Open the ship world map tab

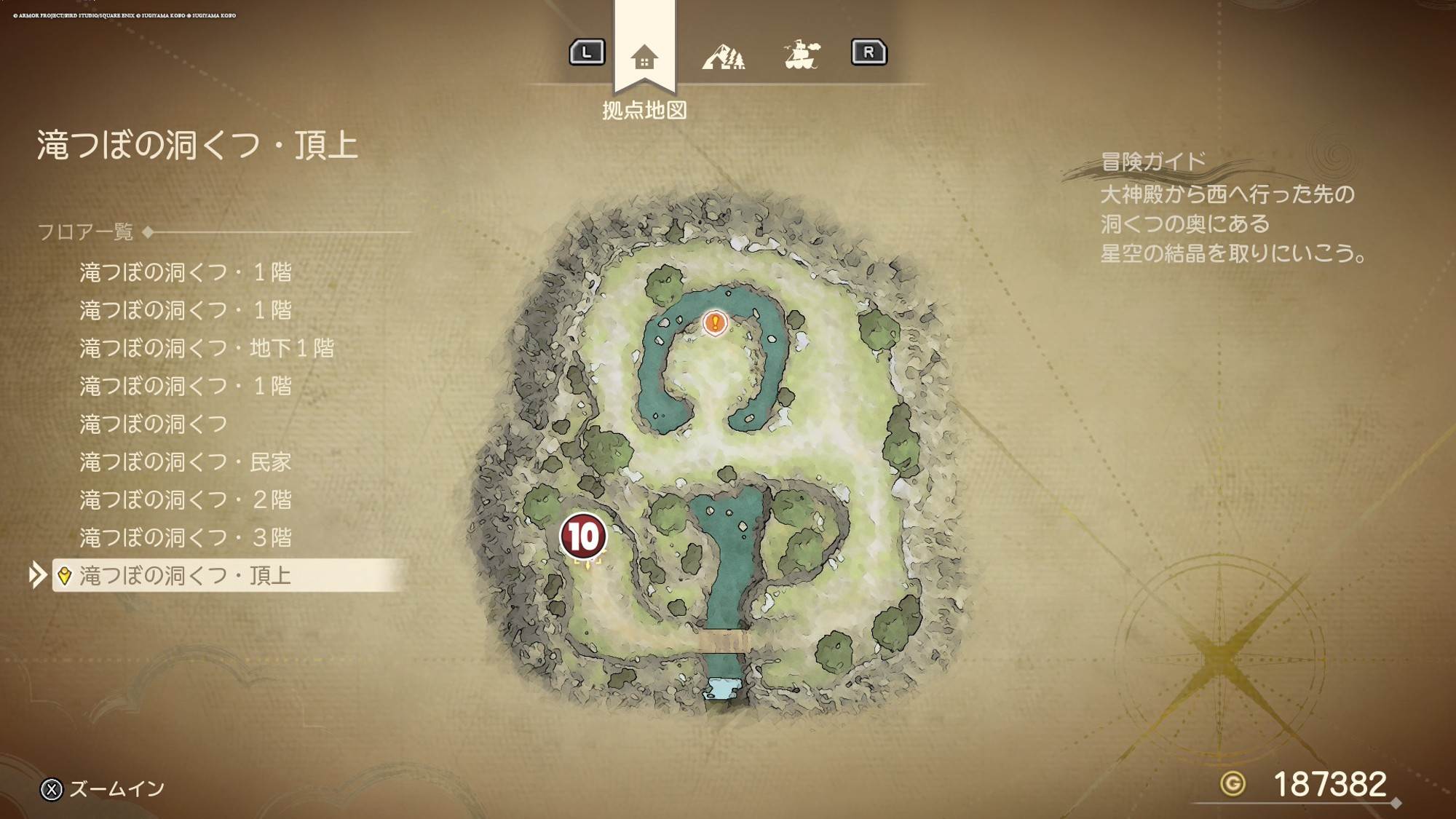click(x=802, y=55)
